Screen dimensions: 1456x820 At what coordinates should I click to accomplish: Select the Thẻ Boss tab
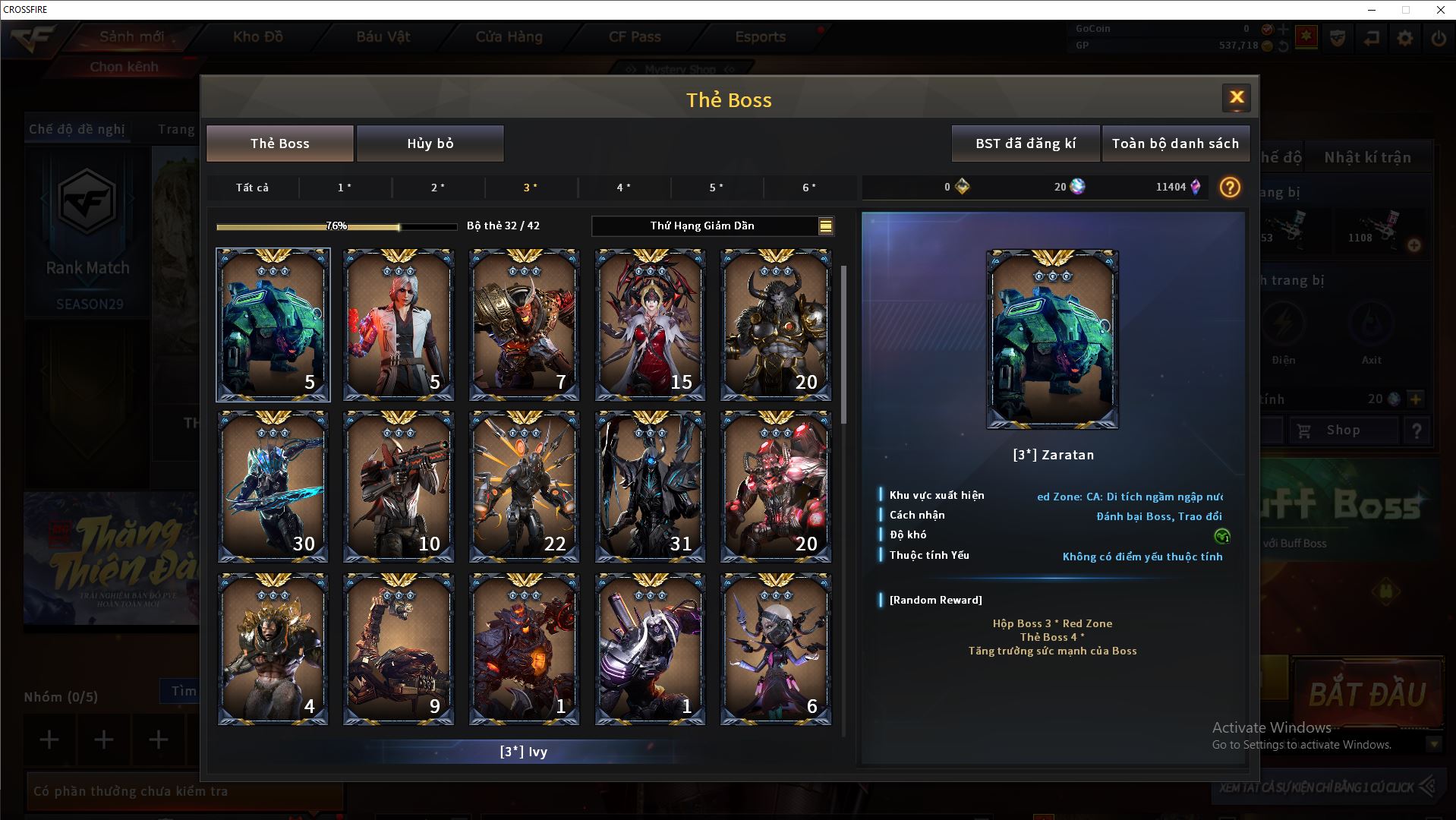tap(279, 143)
